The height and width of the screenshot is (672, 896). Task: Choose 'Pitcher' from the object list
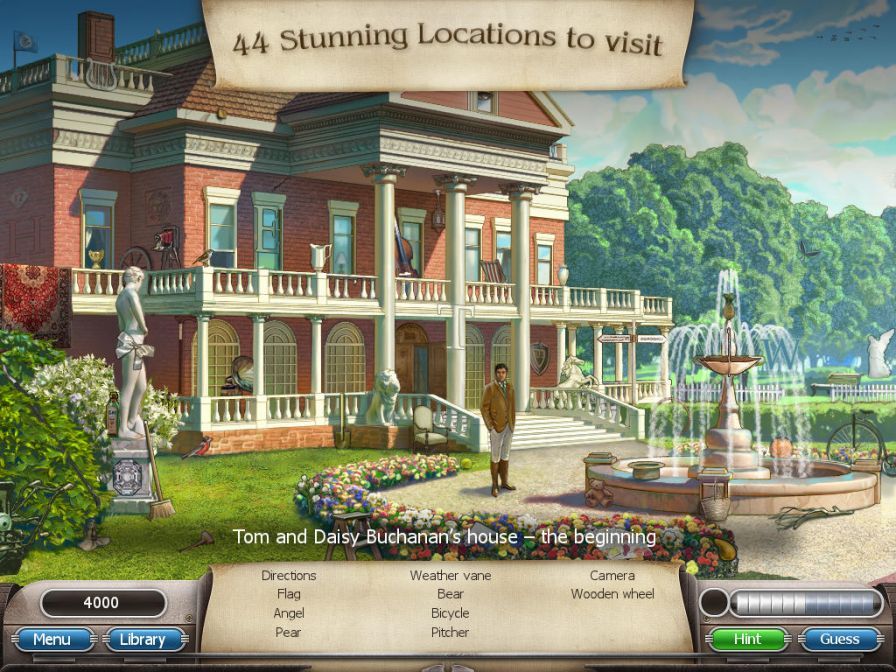tap(450, 632)
